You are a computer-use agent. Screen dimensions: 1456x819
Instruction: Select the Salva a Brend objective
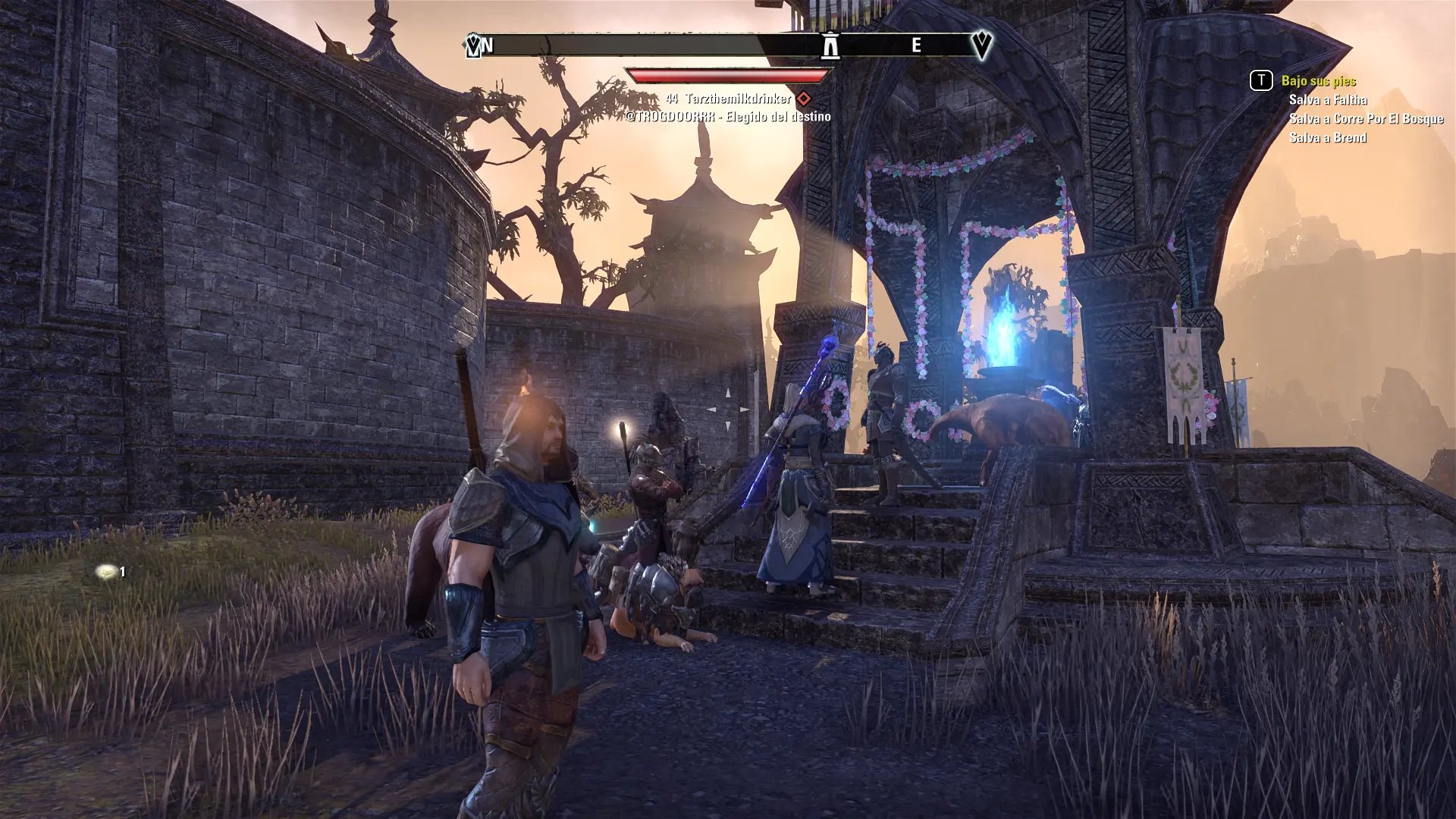(x=1328, y=138)
